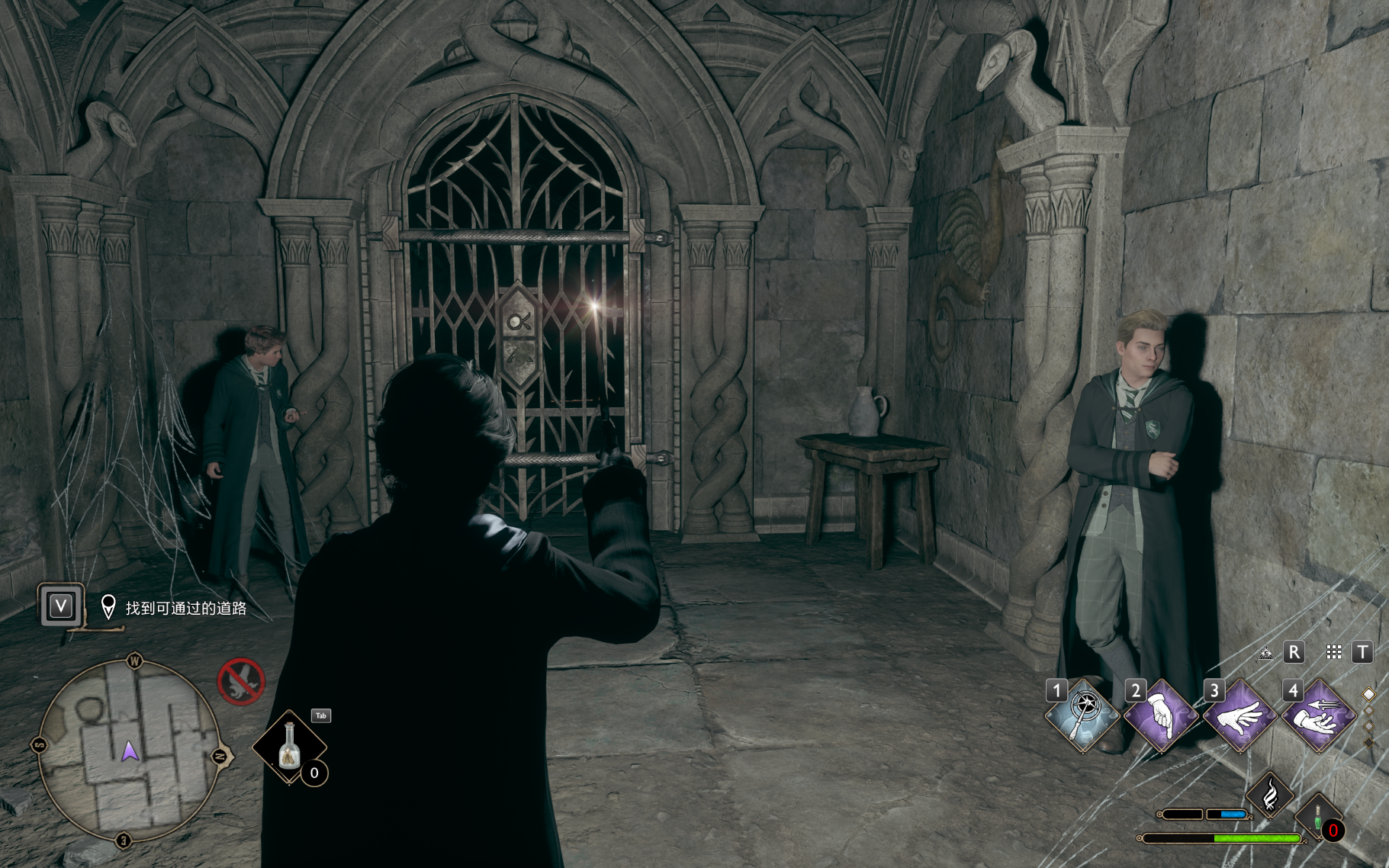
Task: Click the Revelio eye pyramid icon
Action: click(x=1266, y=653)
